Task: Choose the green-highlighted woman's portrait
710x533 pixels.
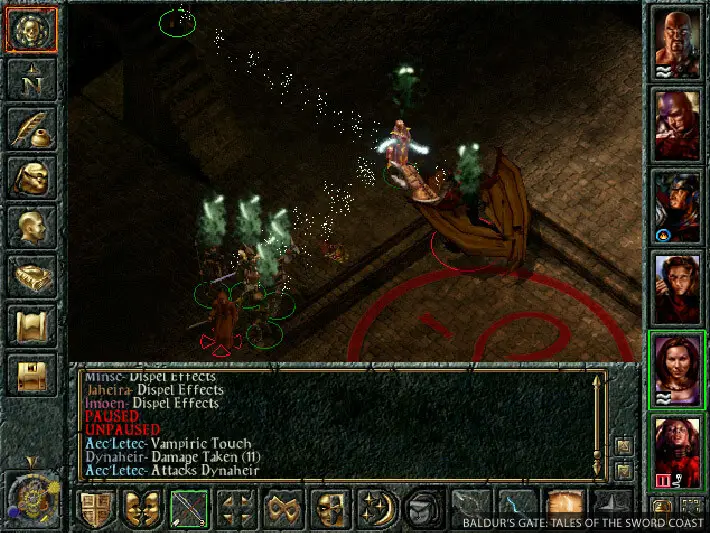Action: (677, 369)
